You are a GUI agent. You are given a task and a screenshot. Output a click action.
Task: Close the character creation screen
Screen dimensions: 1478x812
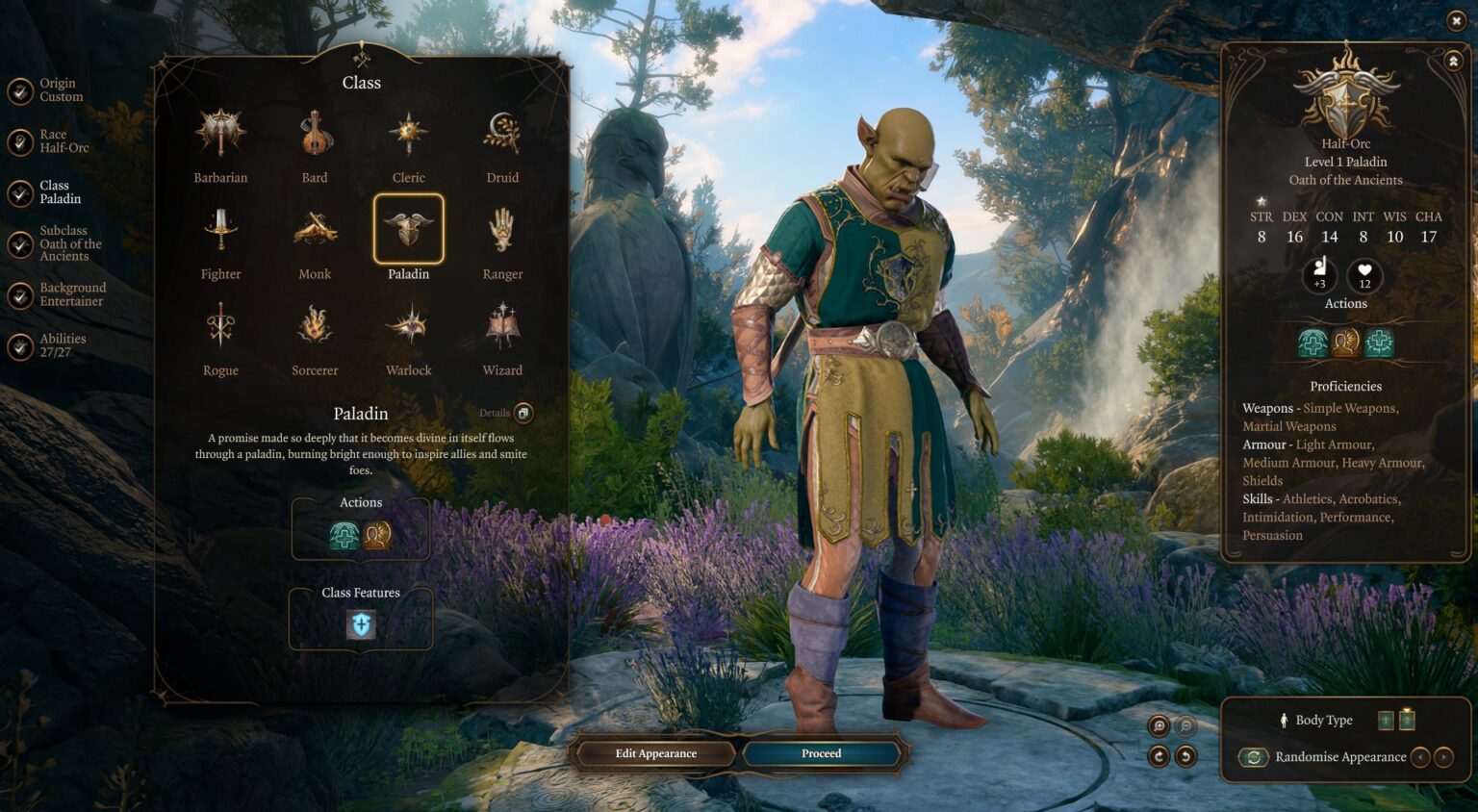(1456, 20)
